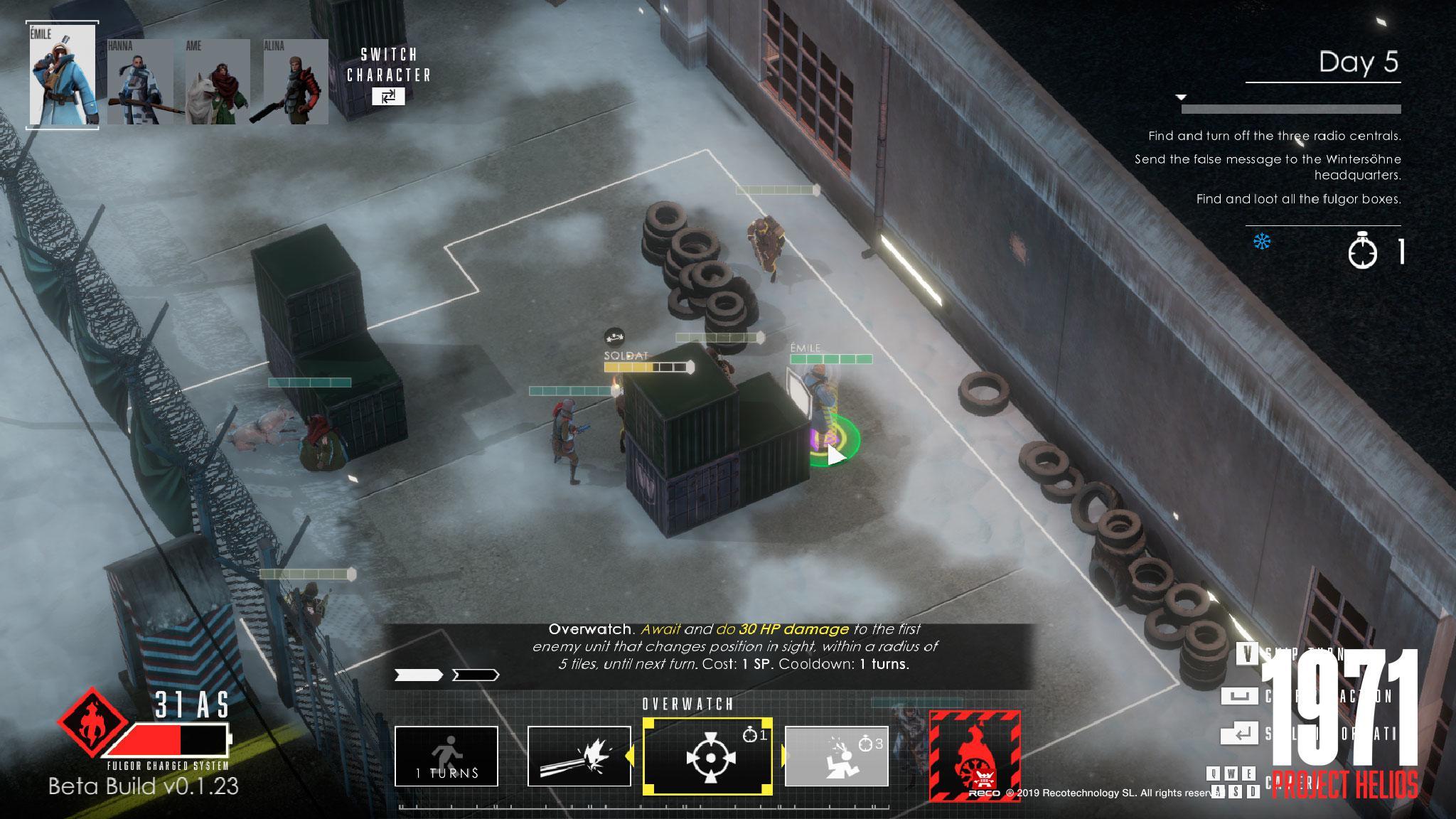Click the Switch Character arrows button

[x=388, y=97]
